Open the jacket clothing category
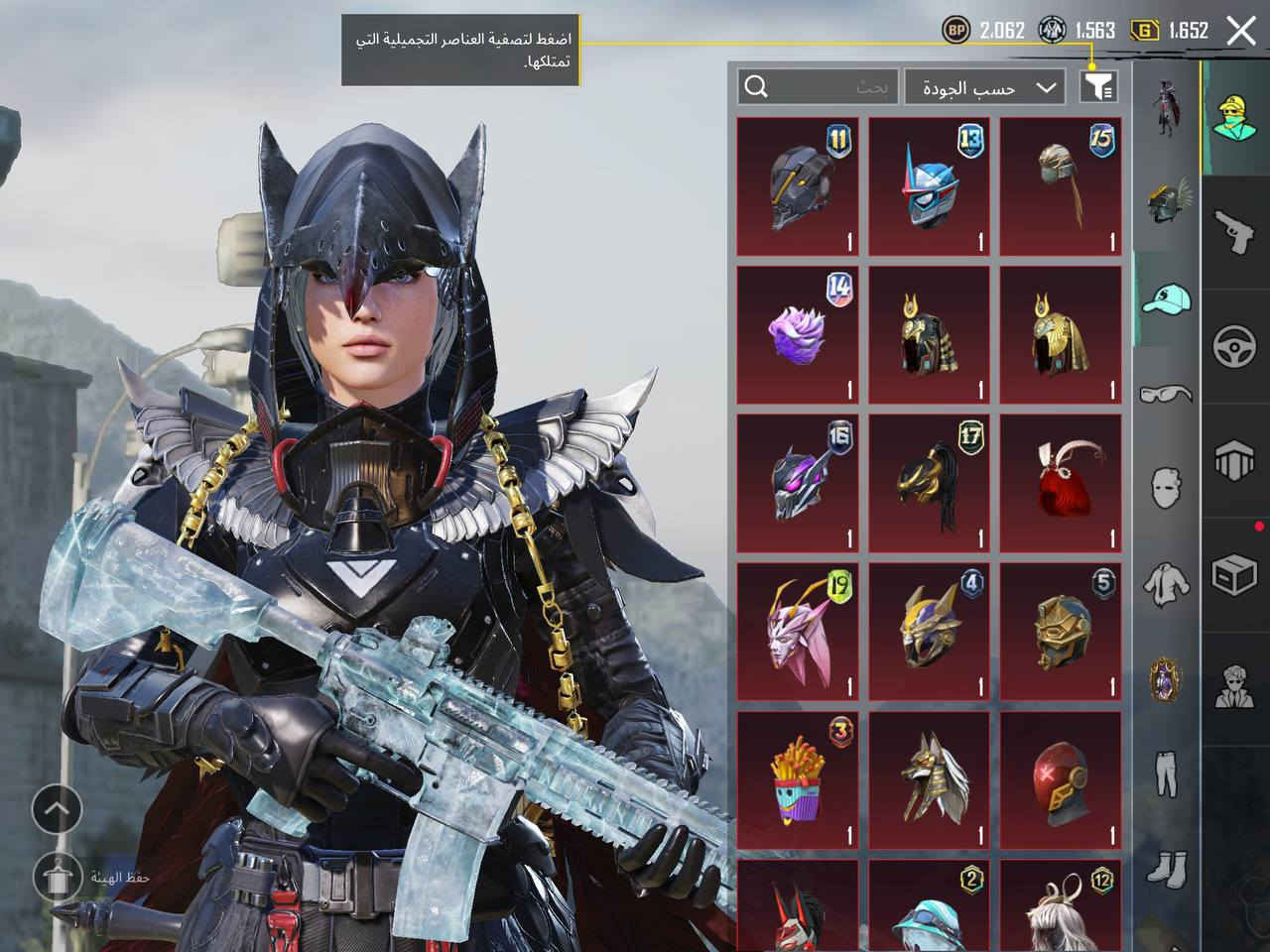The height and width of the screenshot is (952, 1270). point(1167,583)
